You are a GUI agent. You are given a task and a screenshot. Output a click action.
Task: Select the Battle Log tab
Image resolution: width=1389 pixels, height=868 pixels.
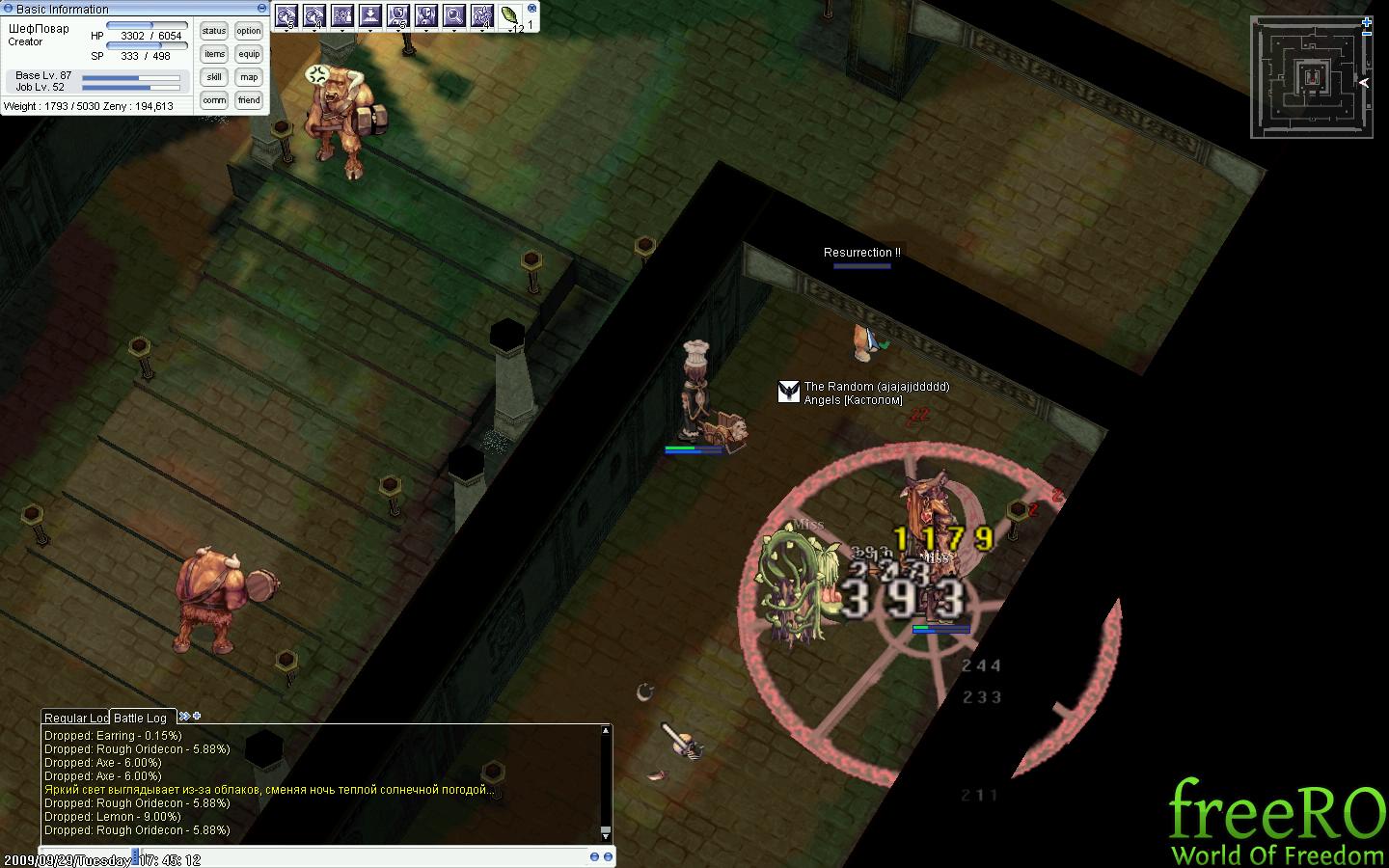141,718
